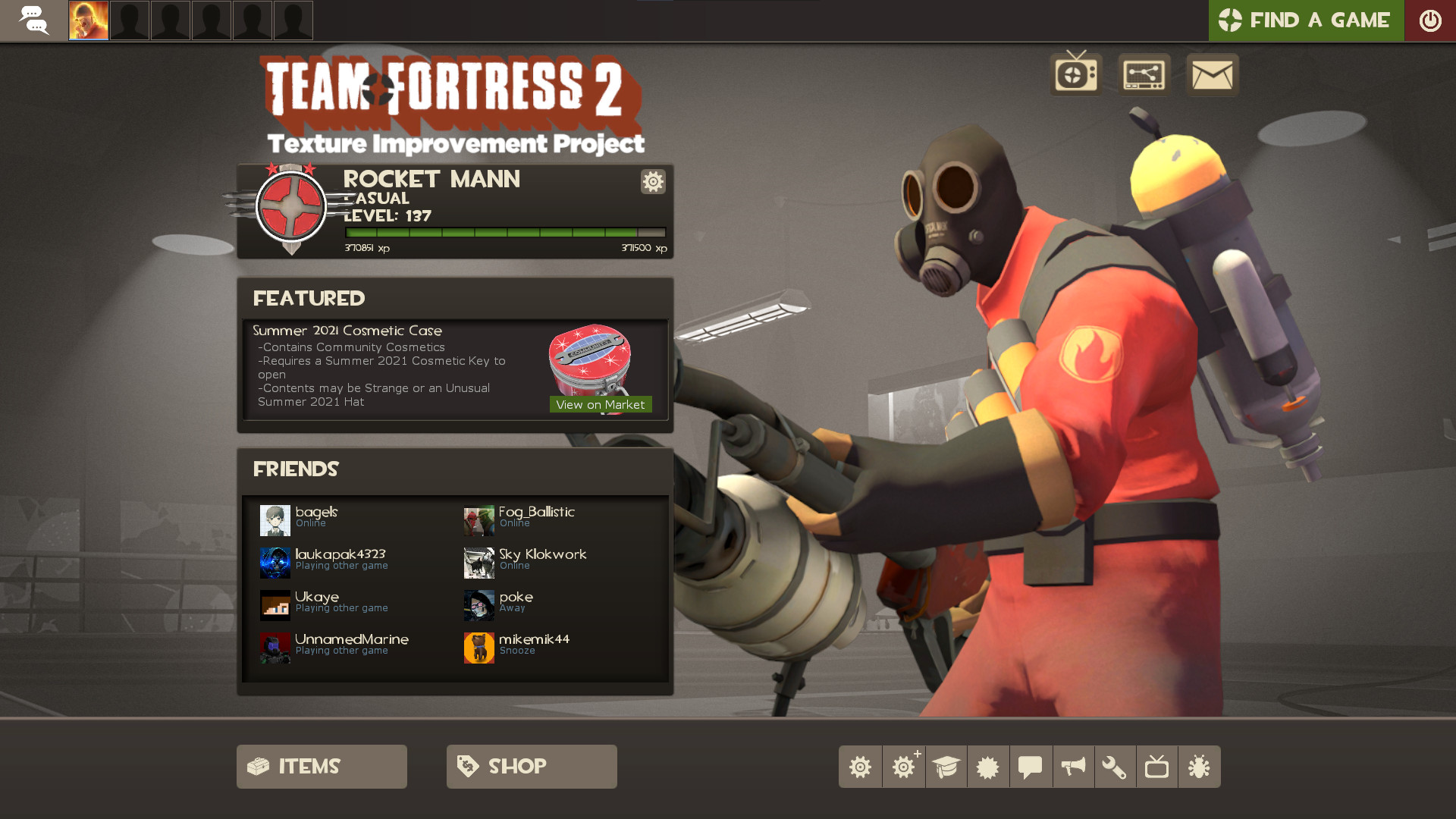This screenshot has height=819, width=1456.
Task: Click View on Market for Summer 2021 case
Action: 600,404
